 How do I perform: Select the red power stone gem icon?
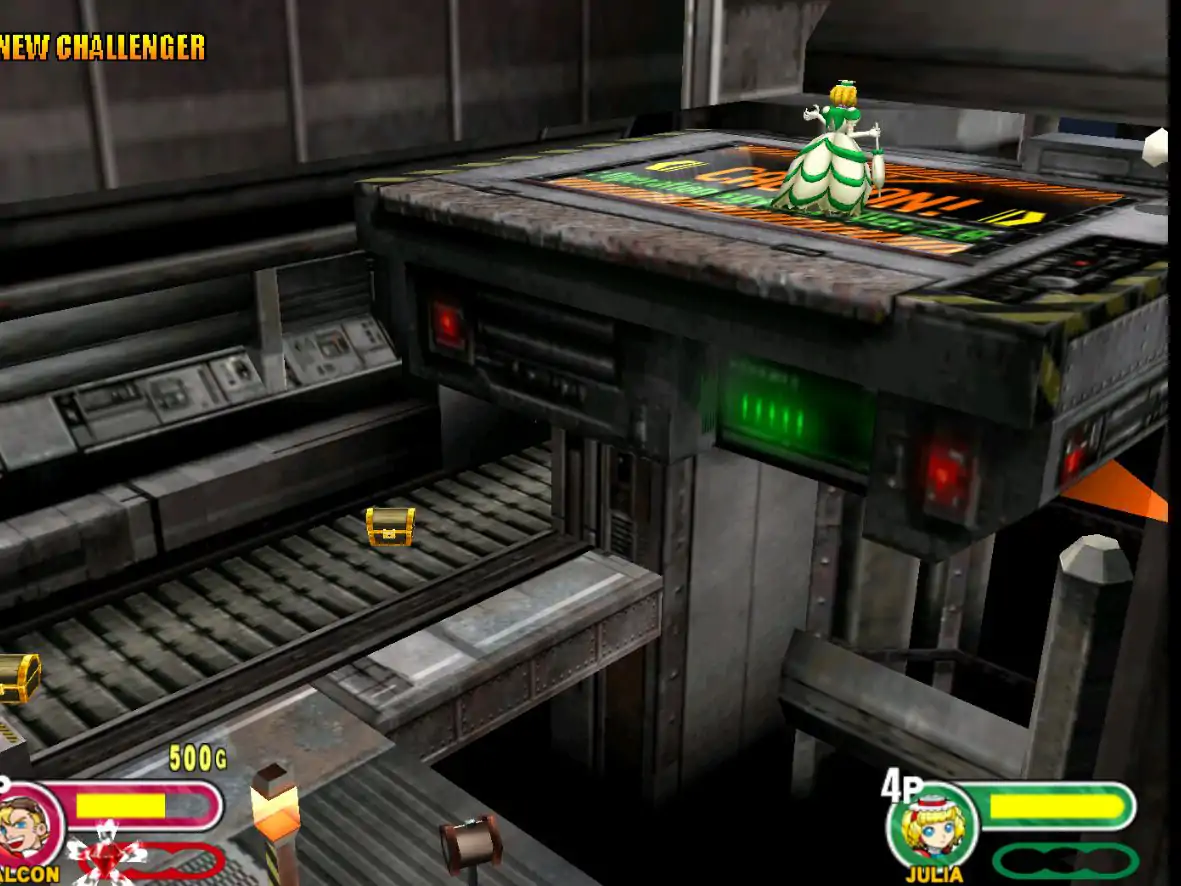104,858
